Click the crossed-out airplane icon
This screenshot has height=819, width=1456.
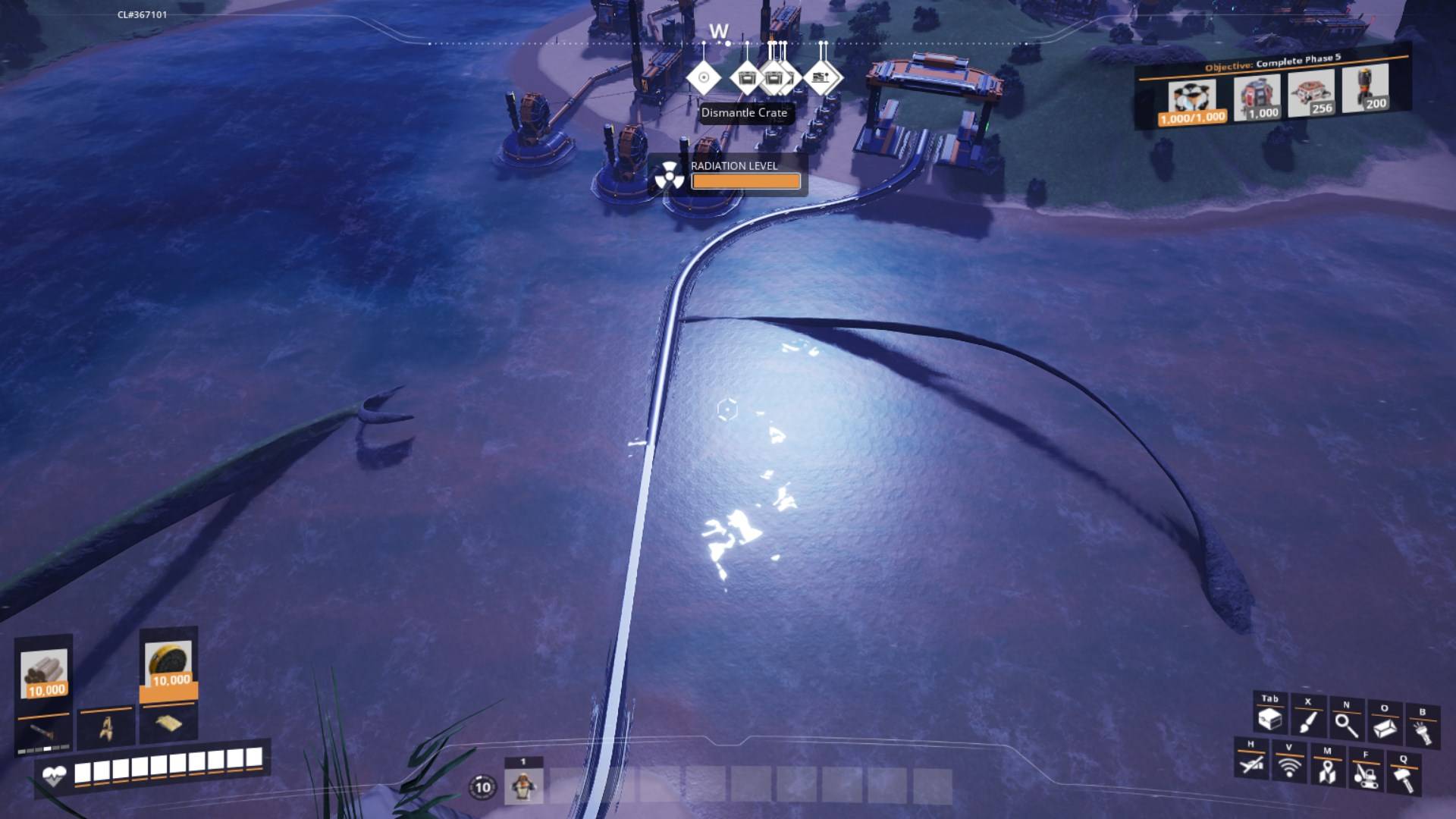click(1251, 764)
